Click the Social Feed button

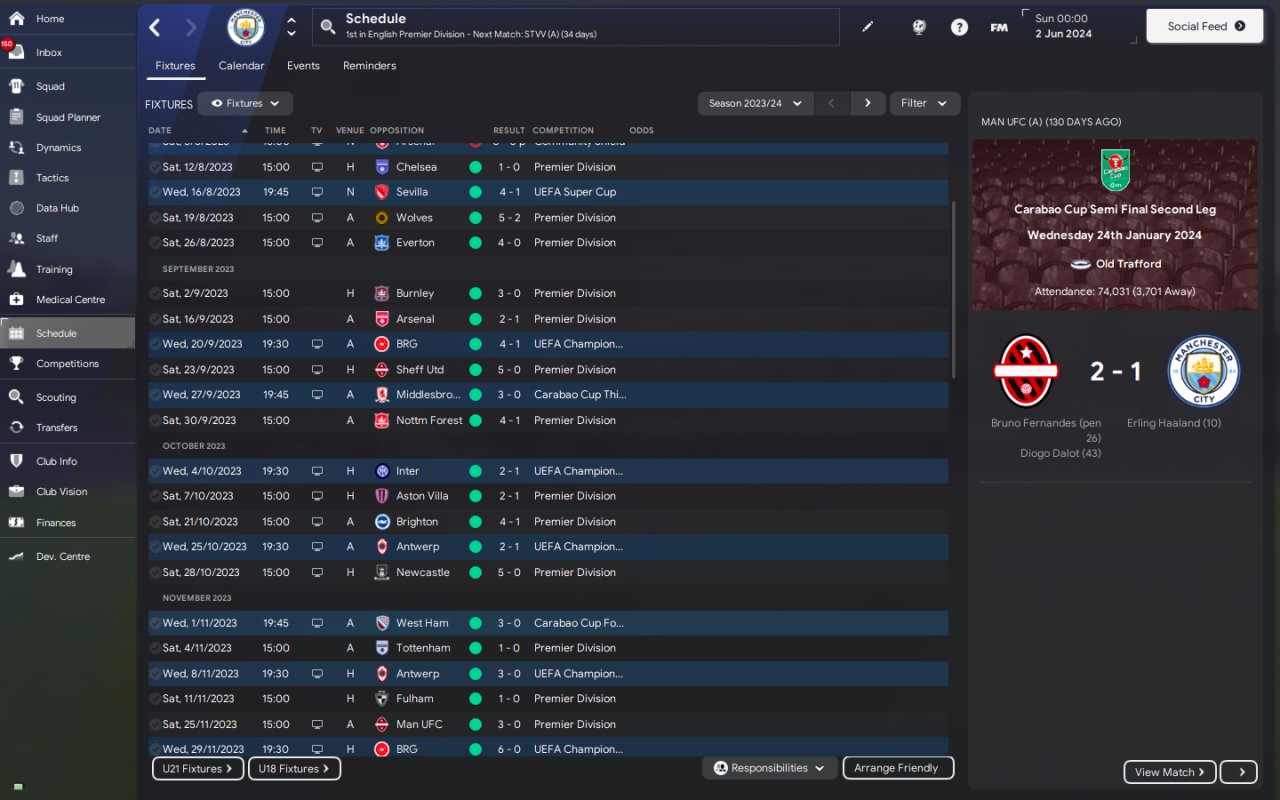coord(1206,26)
